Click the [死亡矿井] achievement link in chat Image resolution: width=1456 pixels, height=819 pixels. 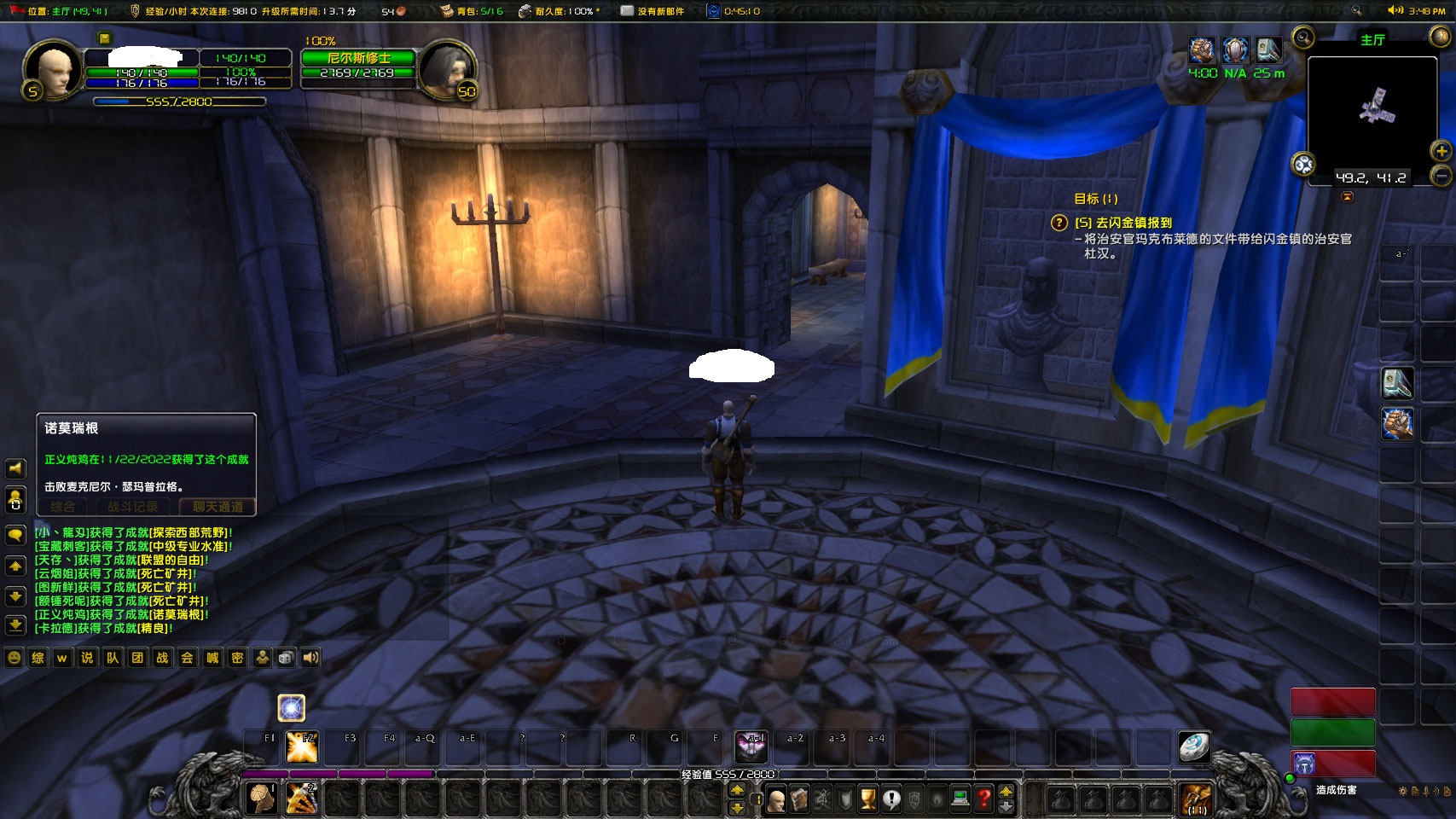click(x=165, y=573)
